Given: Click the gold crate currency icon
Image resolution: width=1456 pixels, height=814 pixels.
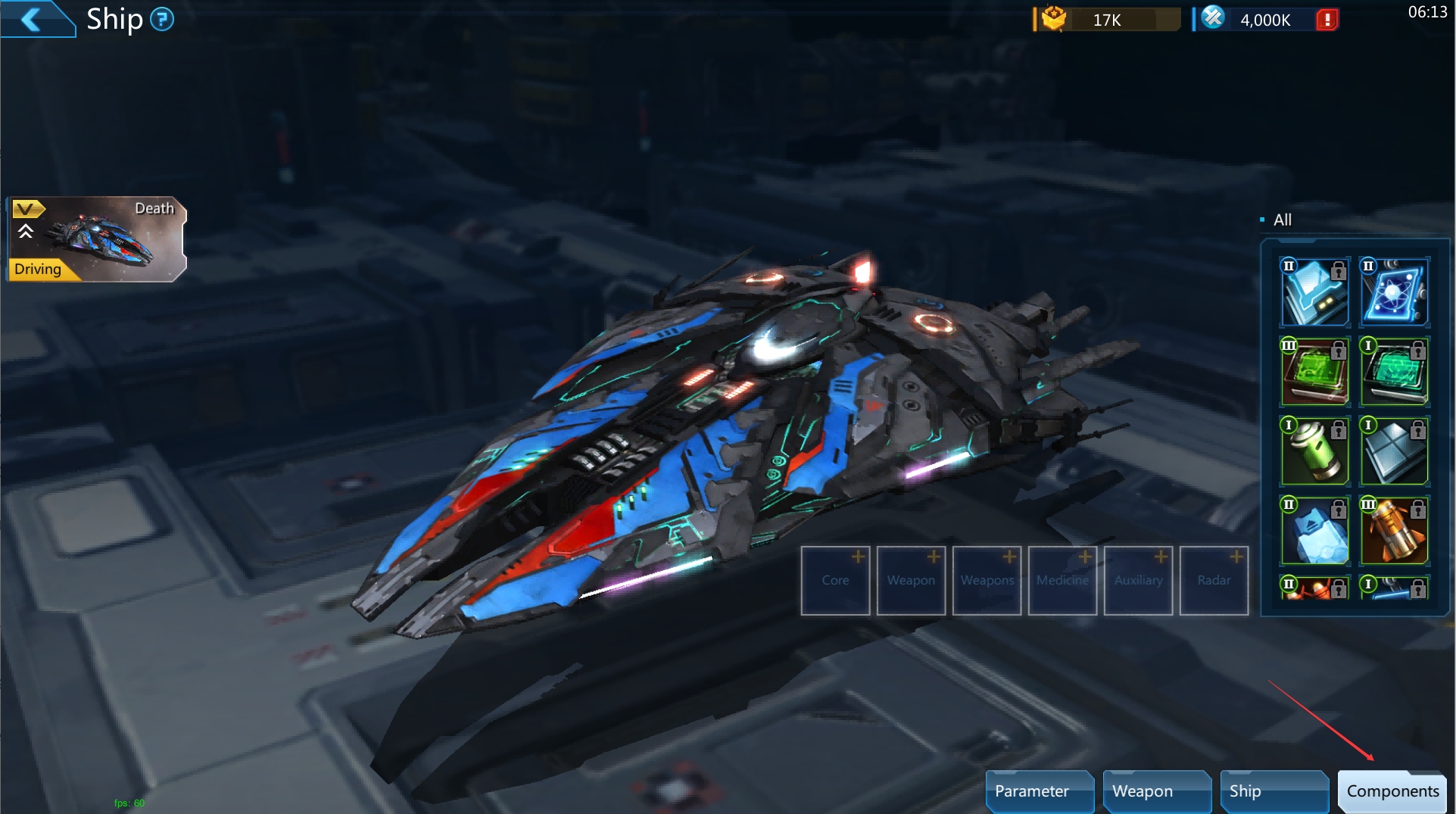Looking at the screenshot, I should 1053,19.
